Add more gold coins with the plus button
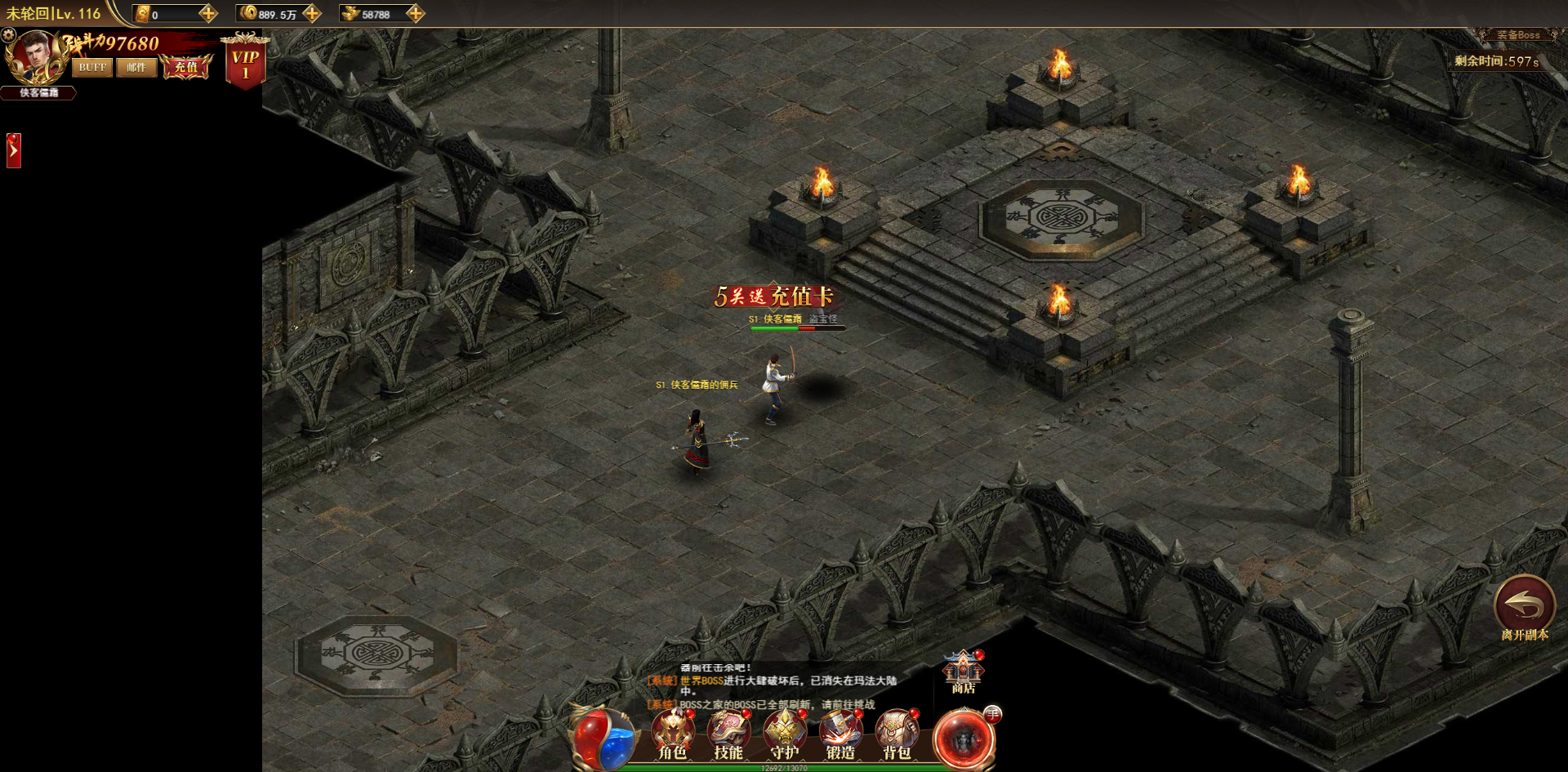Screen dimensions: 1568x772 (x=312, y=14)
